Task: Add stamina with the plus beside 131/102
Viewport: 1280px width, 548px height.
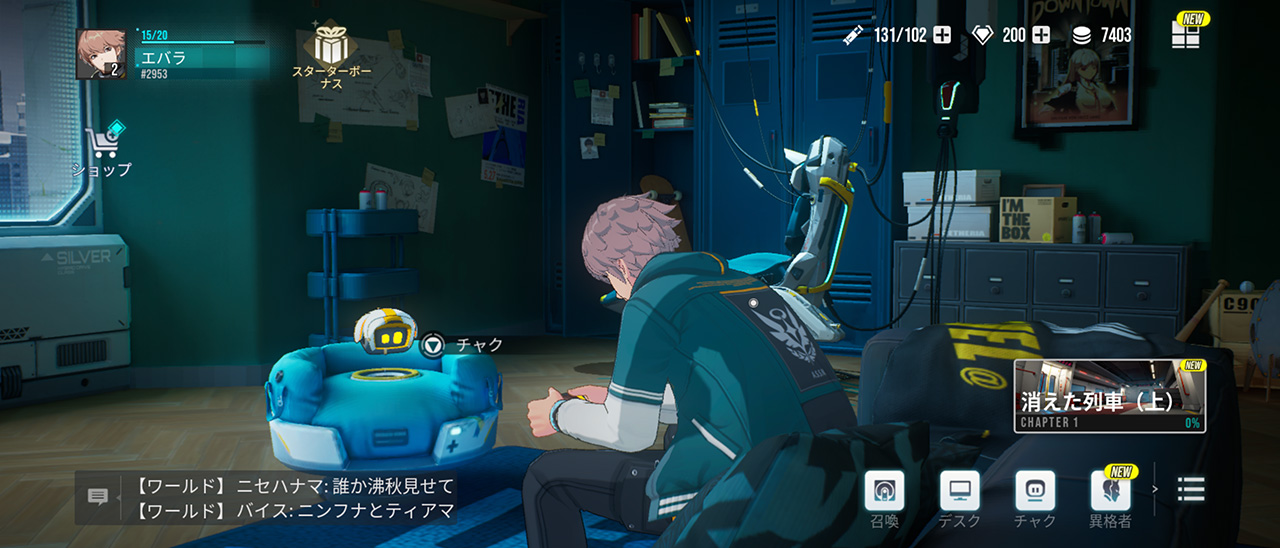Action: 942,36
